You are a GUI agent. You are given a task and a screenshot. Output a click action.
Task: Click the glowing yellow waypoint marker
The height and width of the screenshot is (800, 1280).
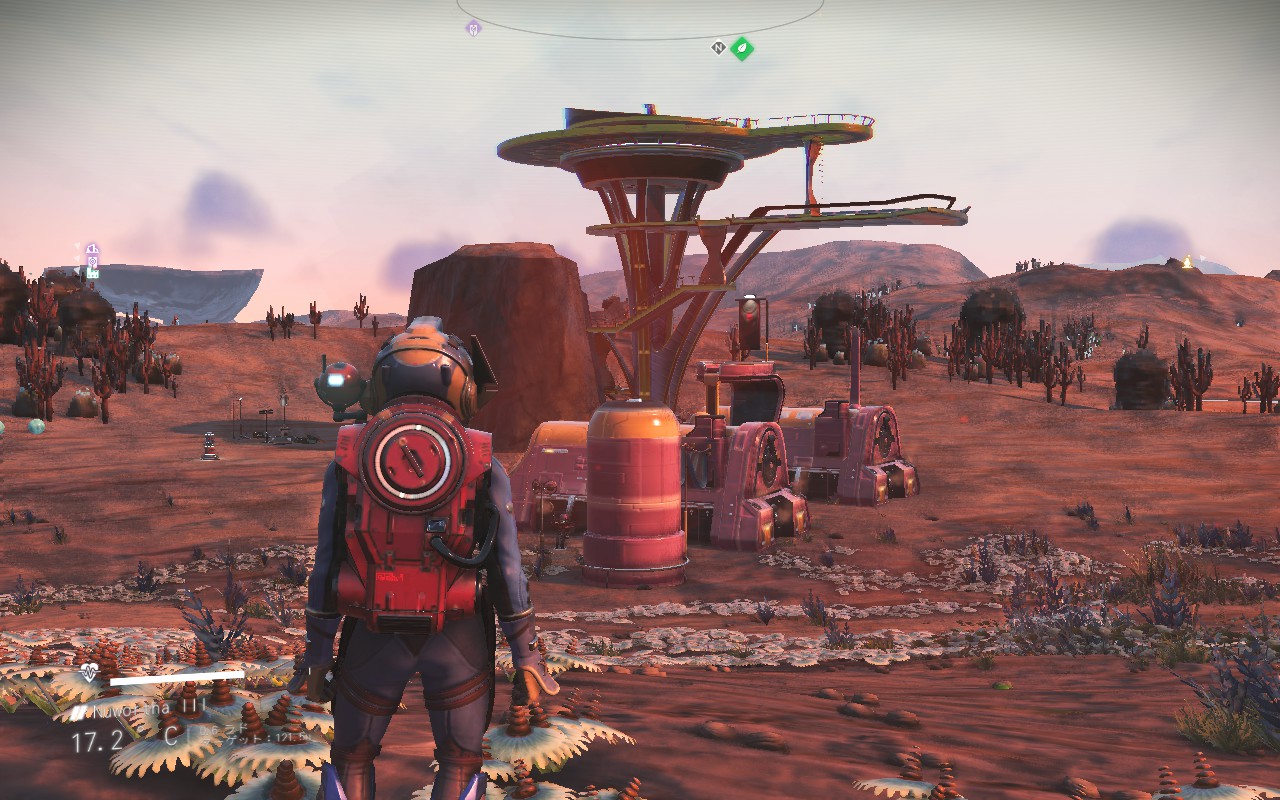click(1187, 262)
